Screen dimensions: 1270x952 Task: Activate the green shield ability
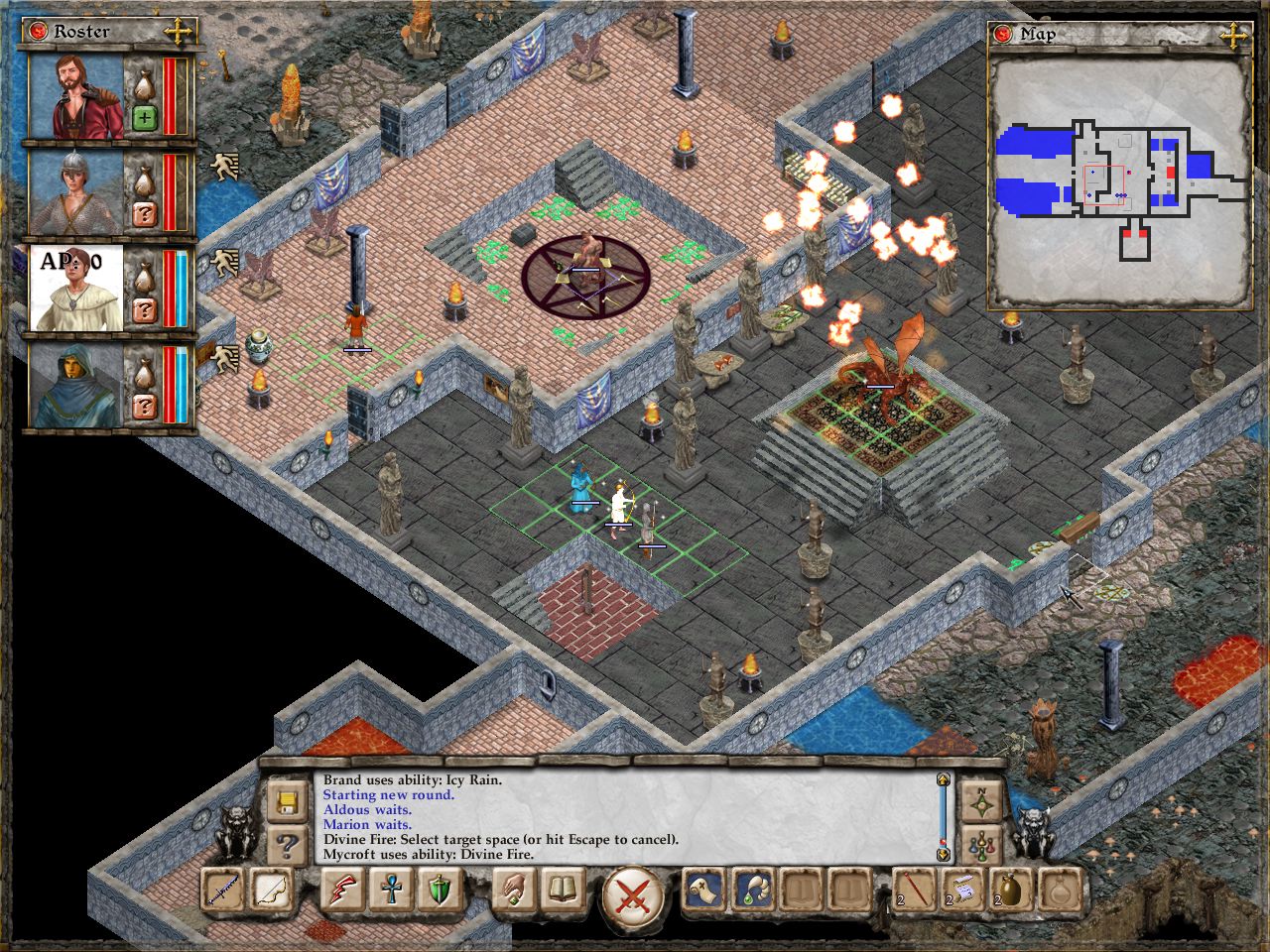(437, 891)
